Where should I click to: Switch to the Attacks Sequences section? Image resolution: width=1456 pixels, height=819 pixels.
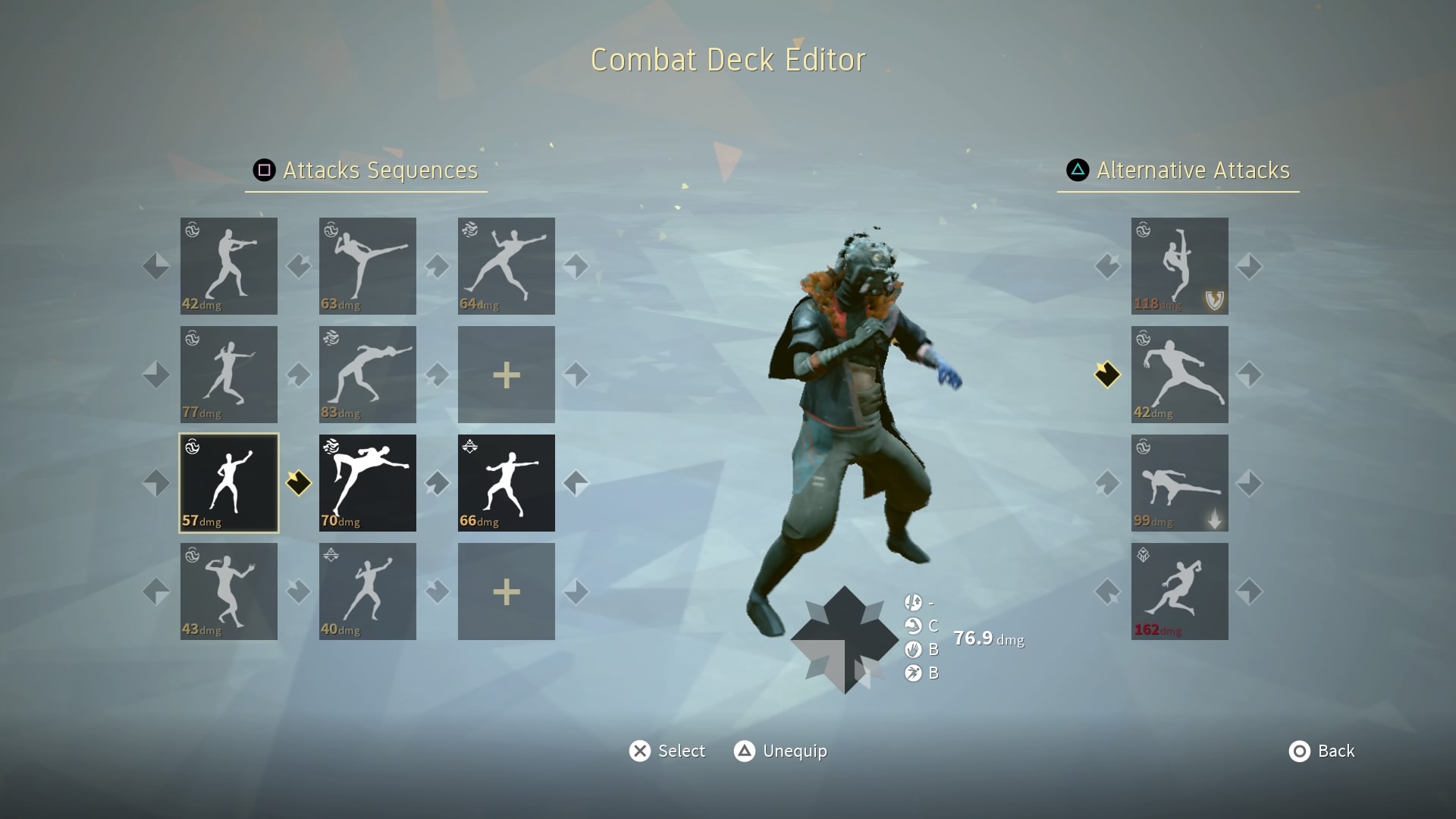tap(366, 171)
